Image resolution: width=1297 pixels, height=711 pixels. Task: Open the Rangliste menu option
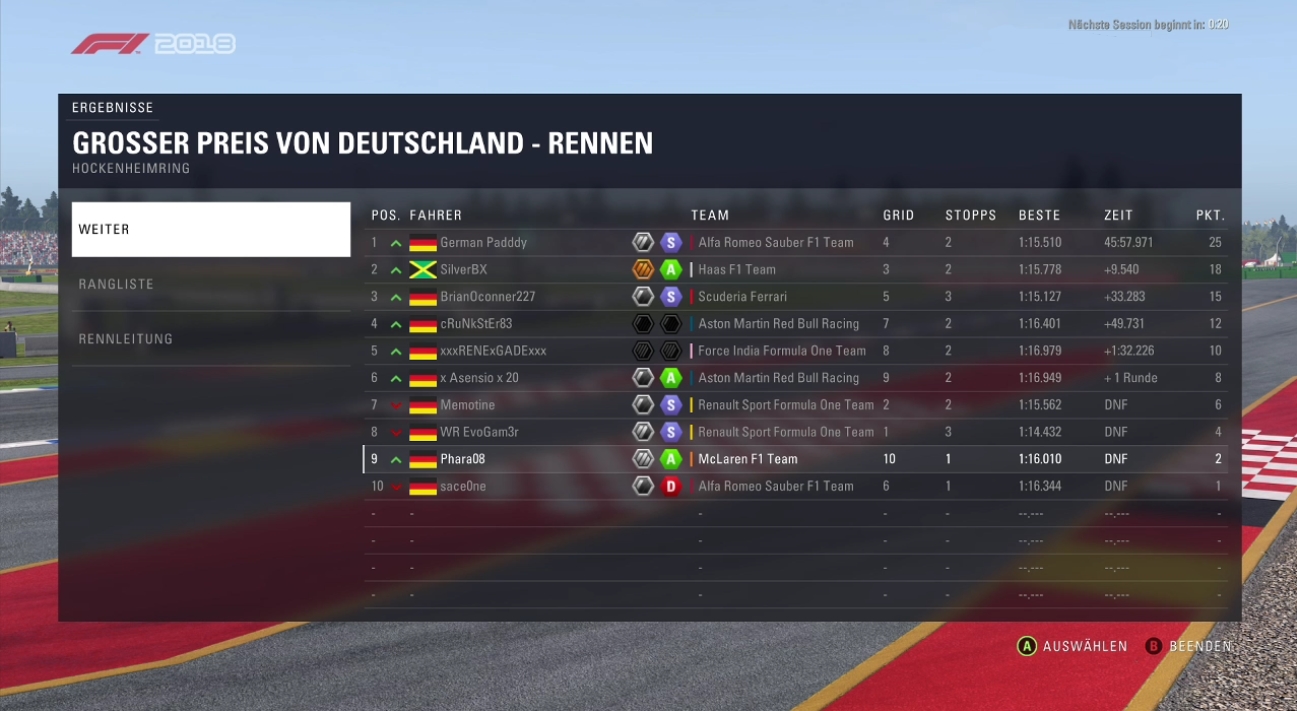(x=210, y=284)
